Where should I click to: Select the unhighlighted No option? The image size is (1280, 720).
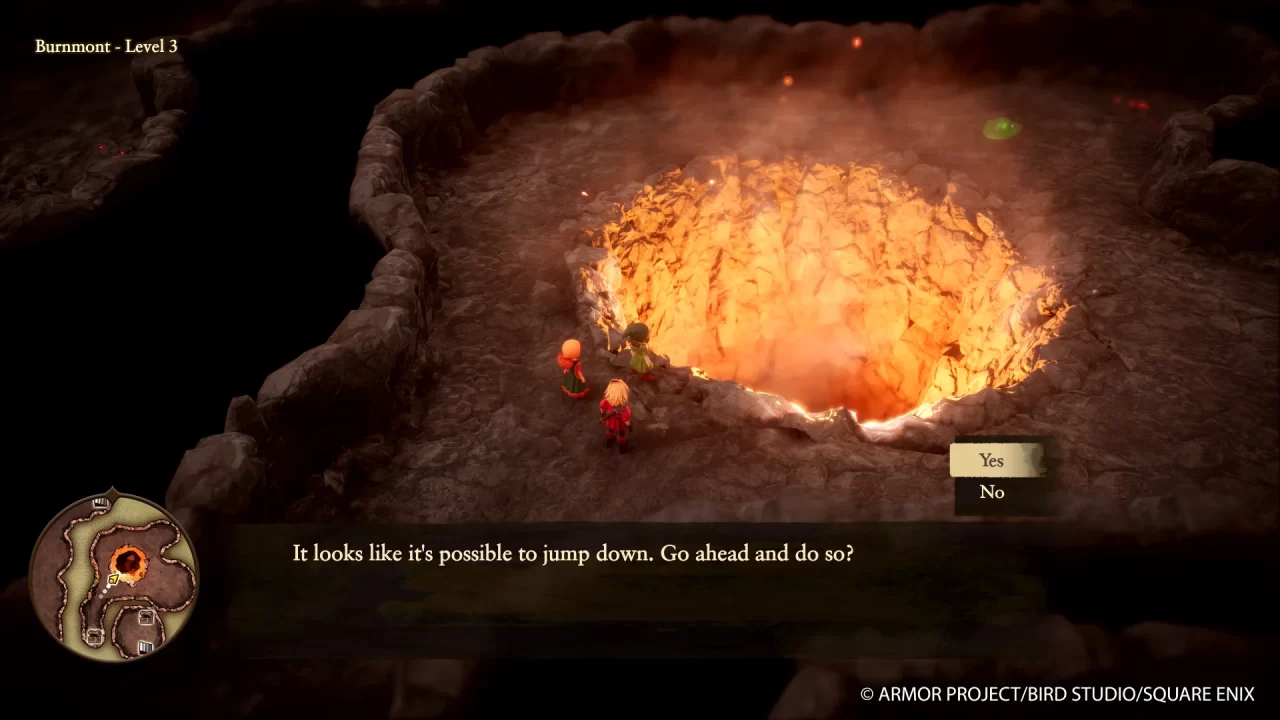pyautogui.click(x=991, y=492)
